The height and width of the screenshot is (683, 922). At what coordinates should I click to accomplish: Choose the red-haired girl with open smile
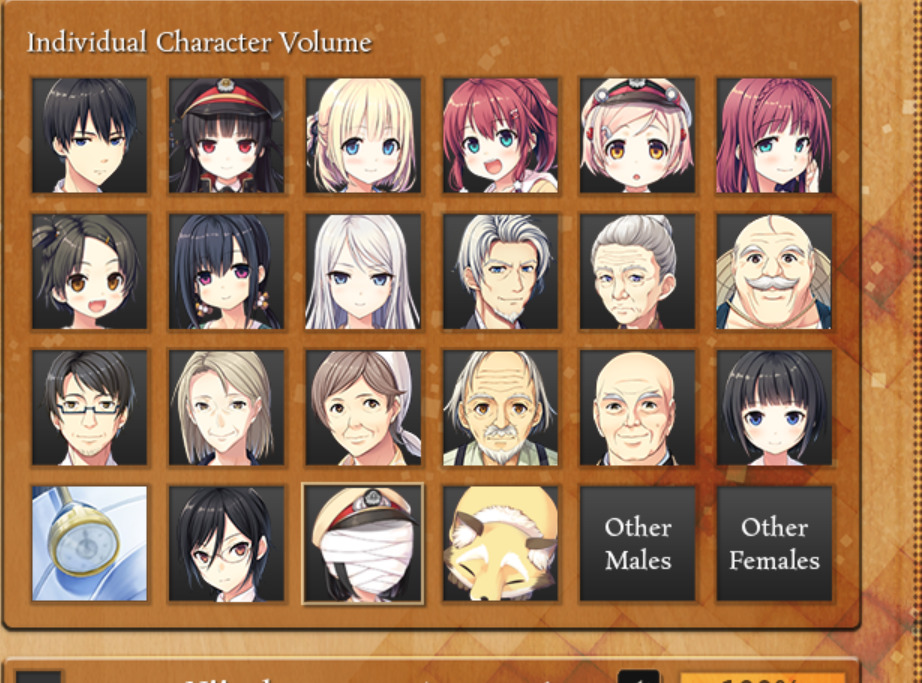500,135
